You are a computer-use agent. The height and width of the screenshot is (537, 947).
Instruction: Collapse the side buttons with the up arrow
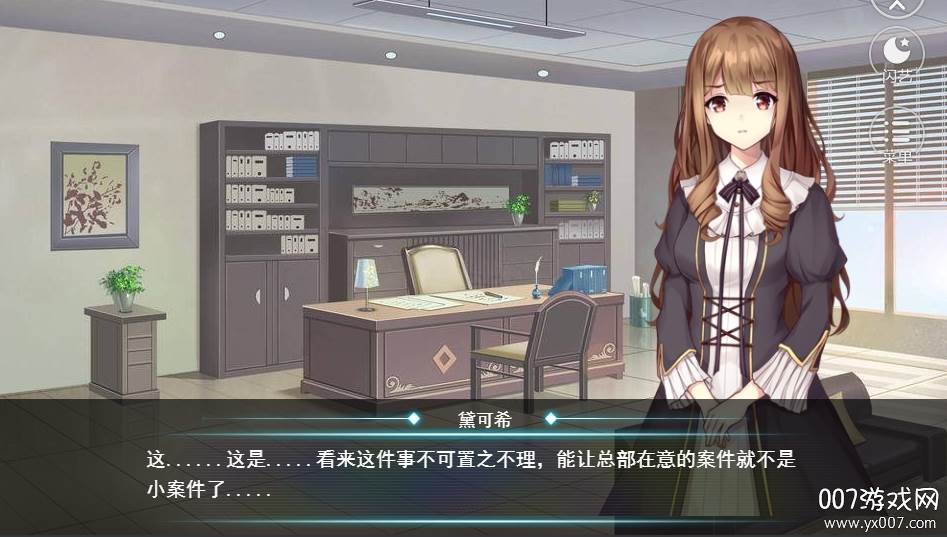click(x=896, y=5)
